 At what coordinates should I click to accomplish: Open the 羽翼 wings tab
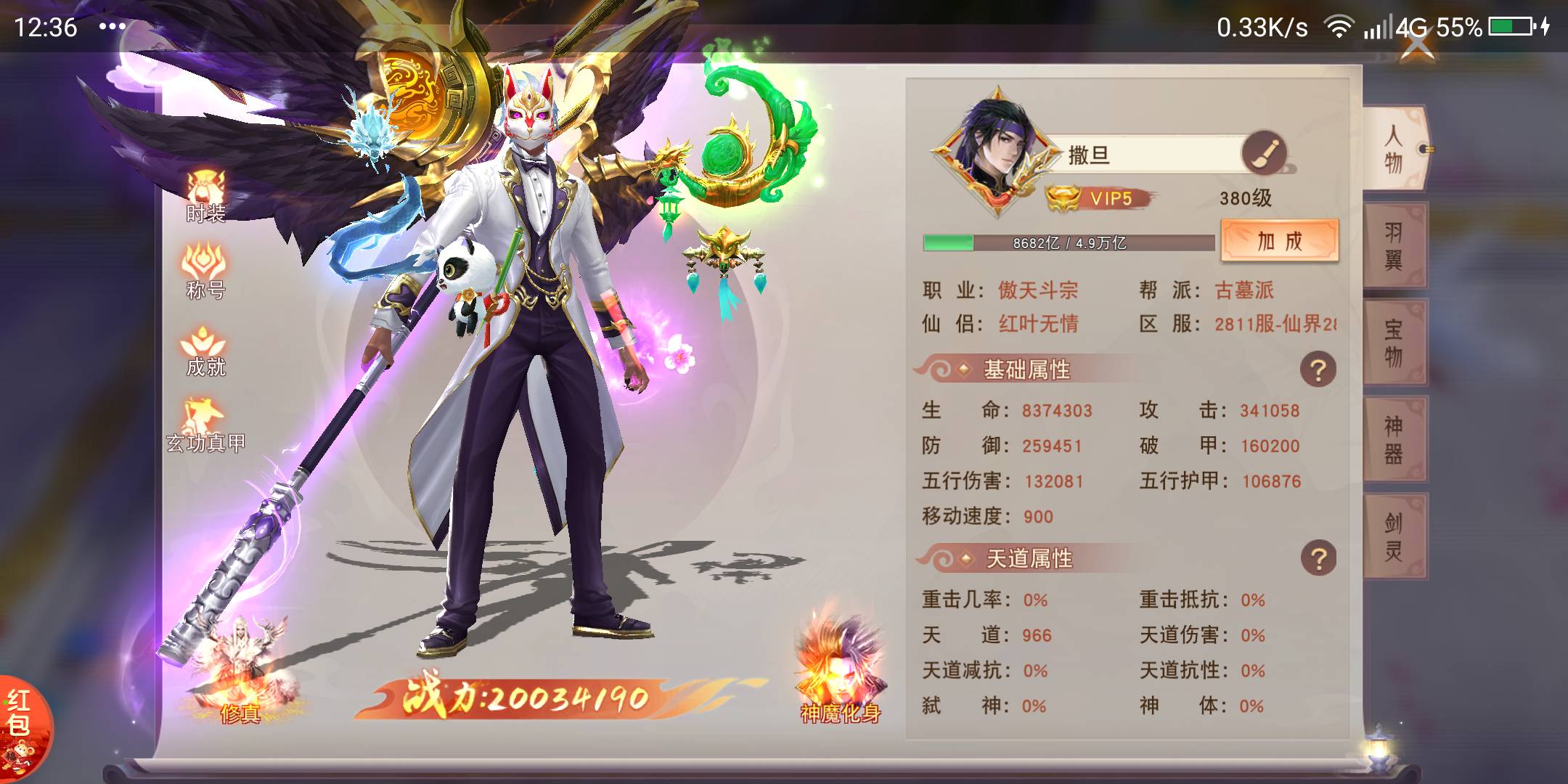pos(1394,245)
